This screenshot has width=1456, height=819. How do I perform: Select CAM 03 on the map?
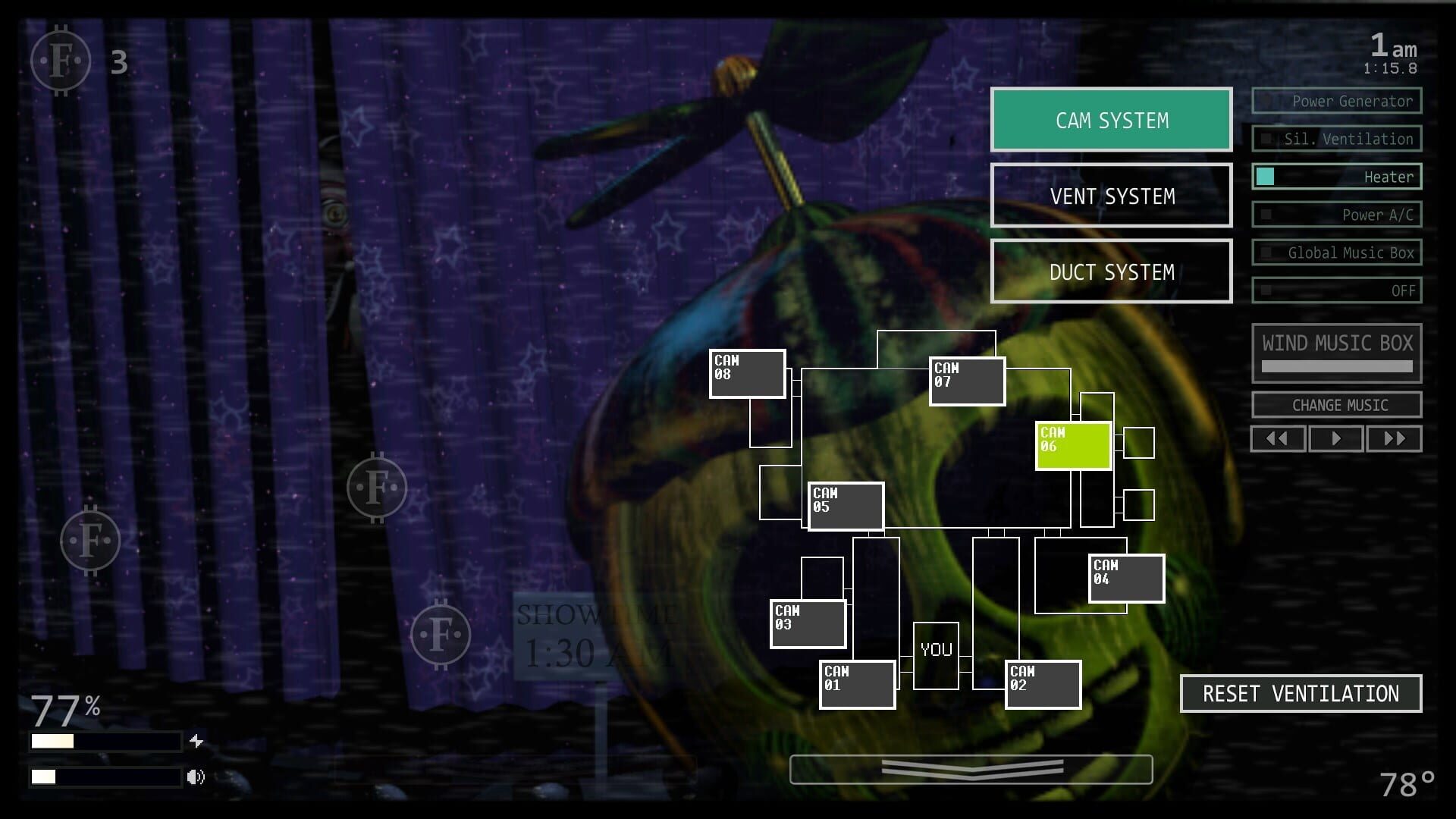click(x=806, y=623)
